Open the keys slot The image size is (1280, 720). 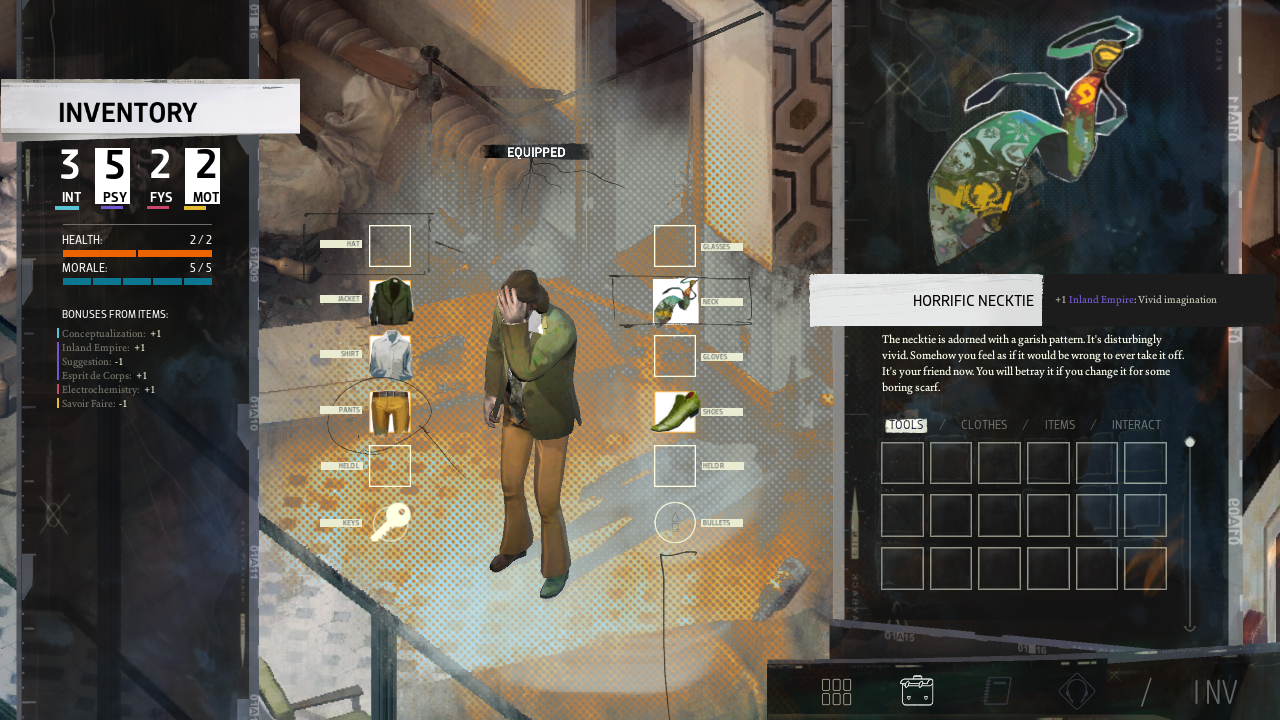(390, 522)
